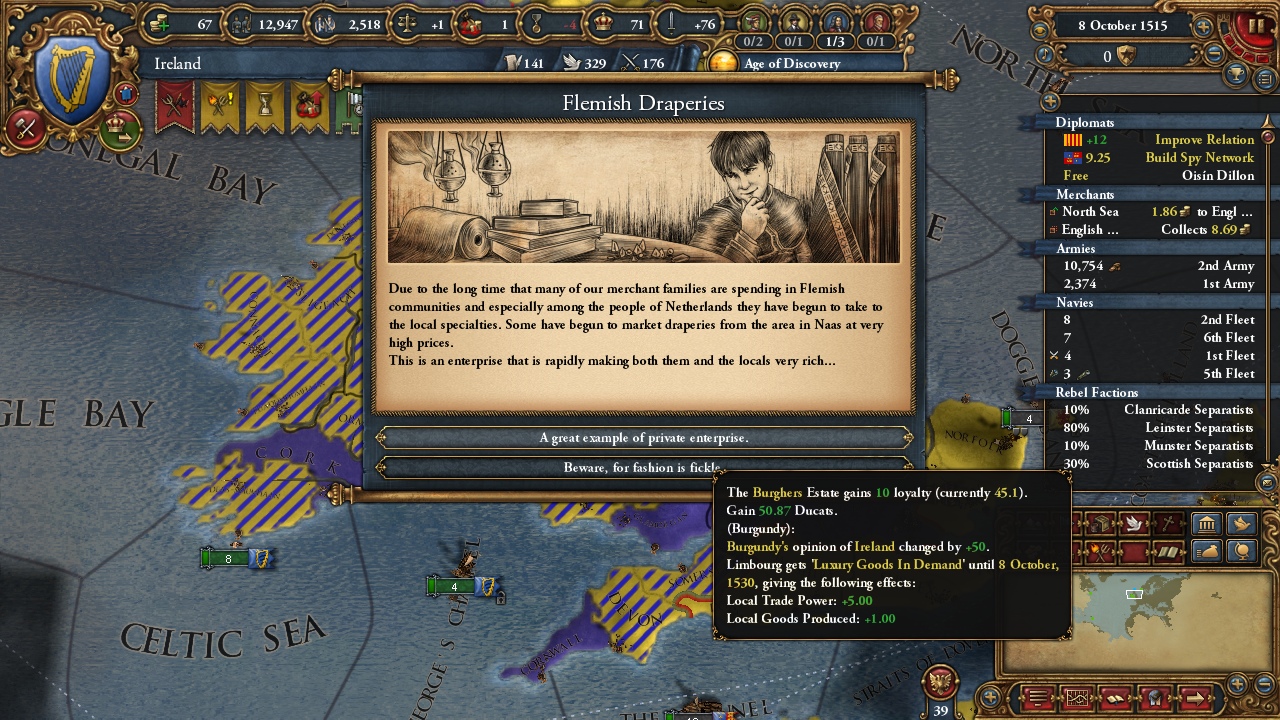Open the red rebels alert banner
The image size is (1280, 720).
pyautogui.click(x=175, y=106)
